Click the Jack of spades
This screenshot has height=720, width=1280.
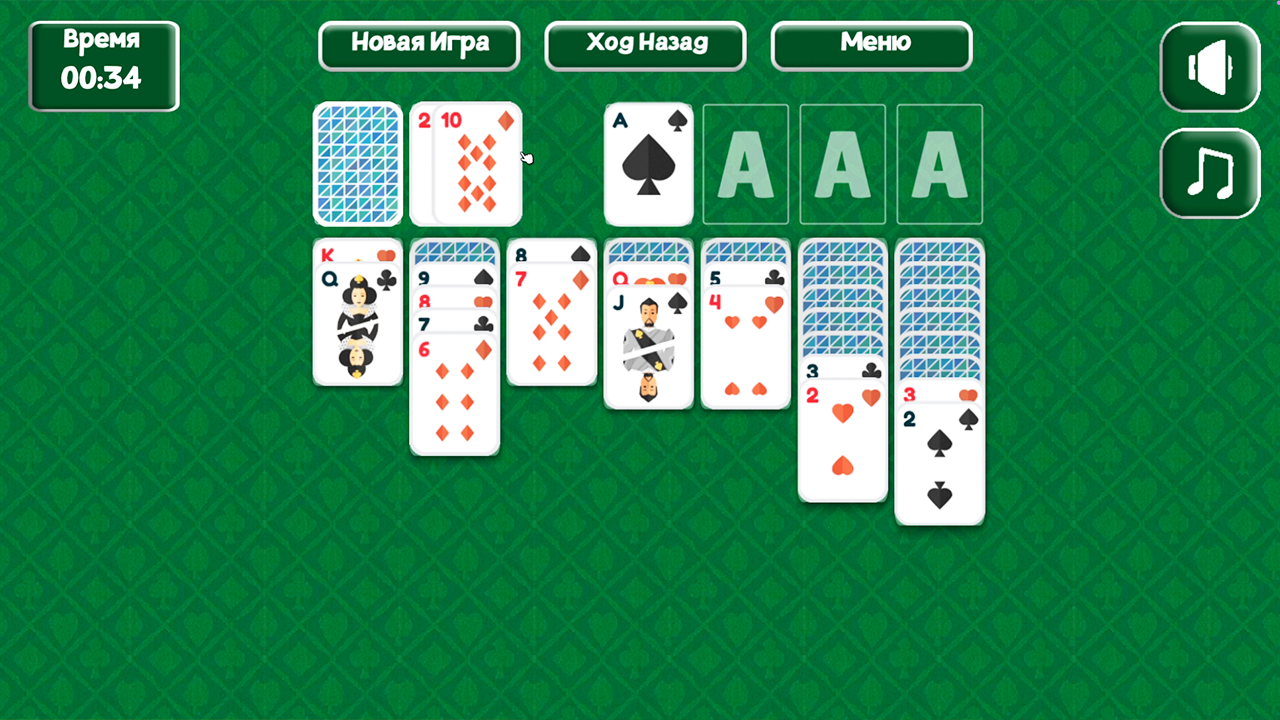[648, 345]
